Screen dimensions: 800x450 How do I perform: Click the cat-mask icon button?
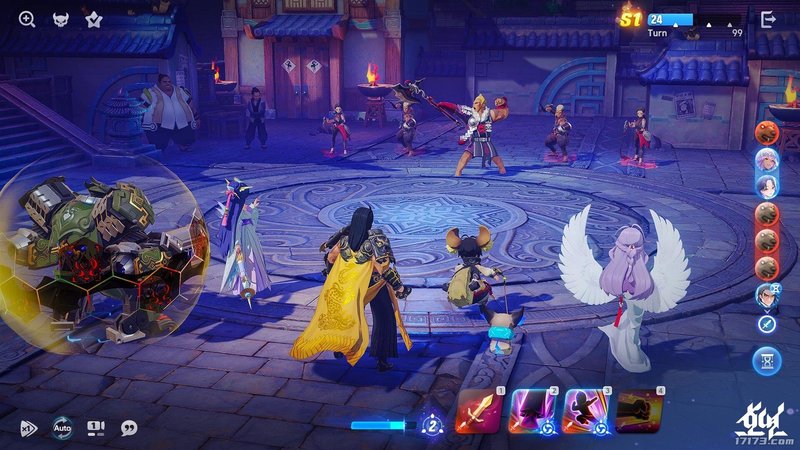(x=61, y=19)
